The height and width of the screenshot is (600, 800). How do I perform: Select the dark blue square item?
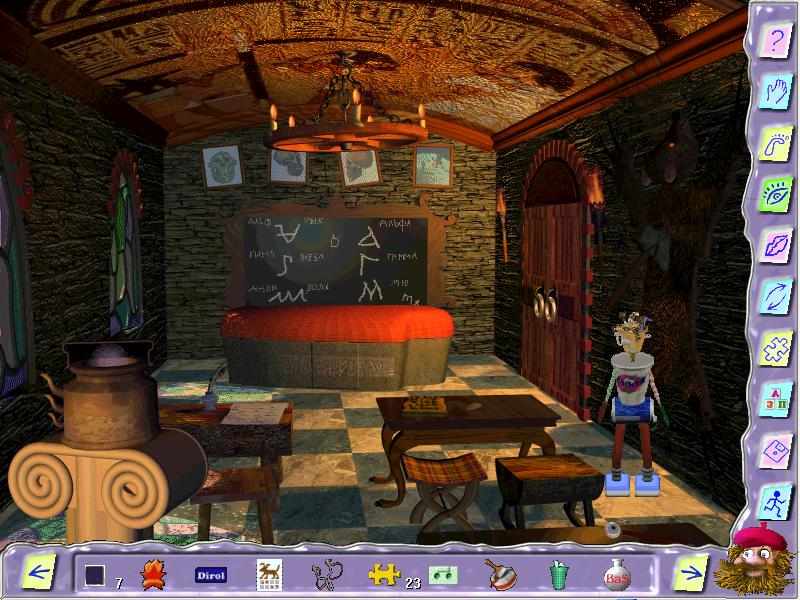[x=95, y=575]
